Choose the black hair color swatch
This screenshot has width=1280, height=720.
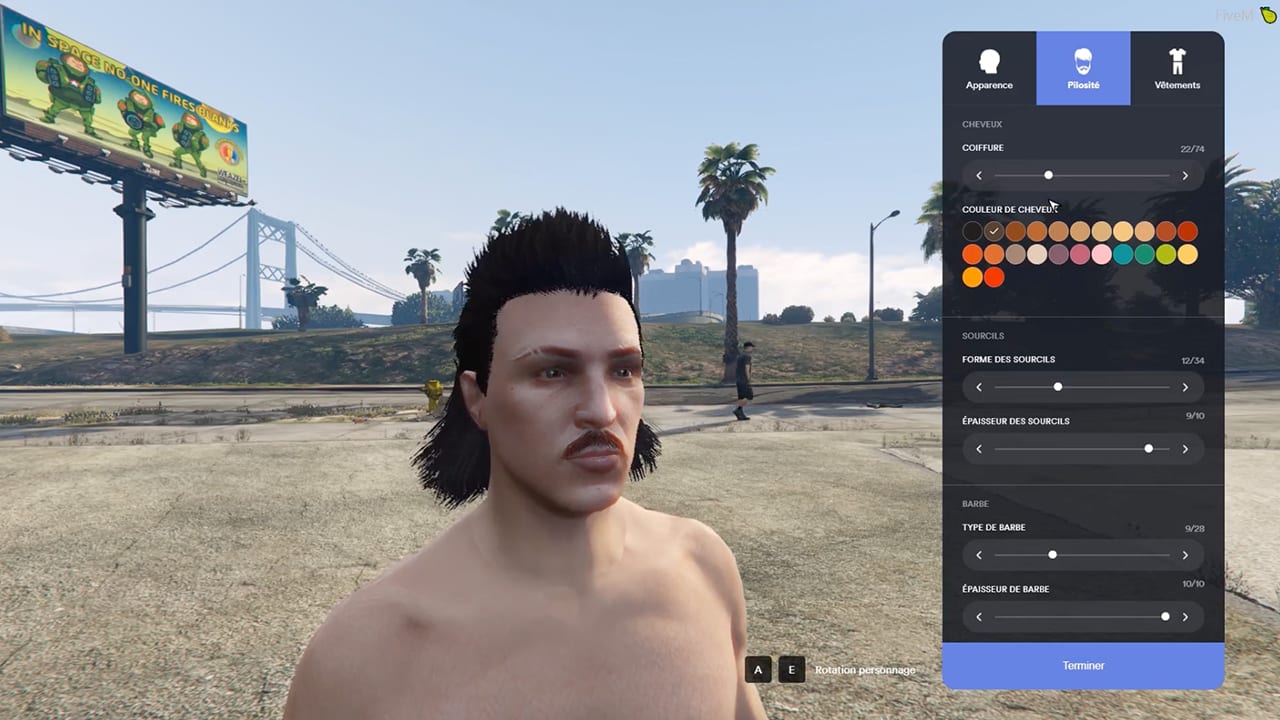(972, 232)
